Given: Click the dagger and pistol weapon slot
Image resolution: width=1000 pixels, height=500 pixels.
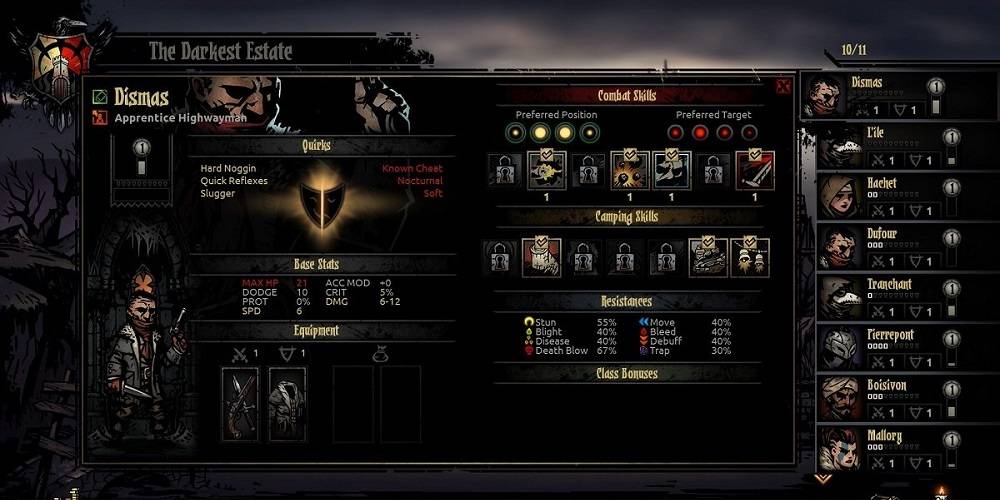Looking at the screenshot, I should pyautogui.click(x=240, y=403).
